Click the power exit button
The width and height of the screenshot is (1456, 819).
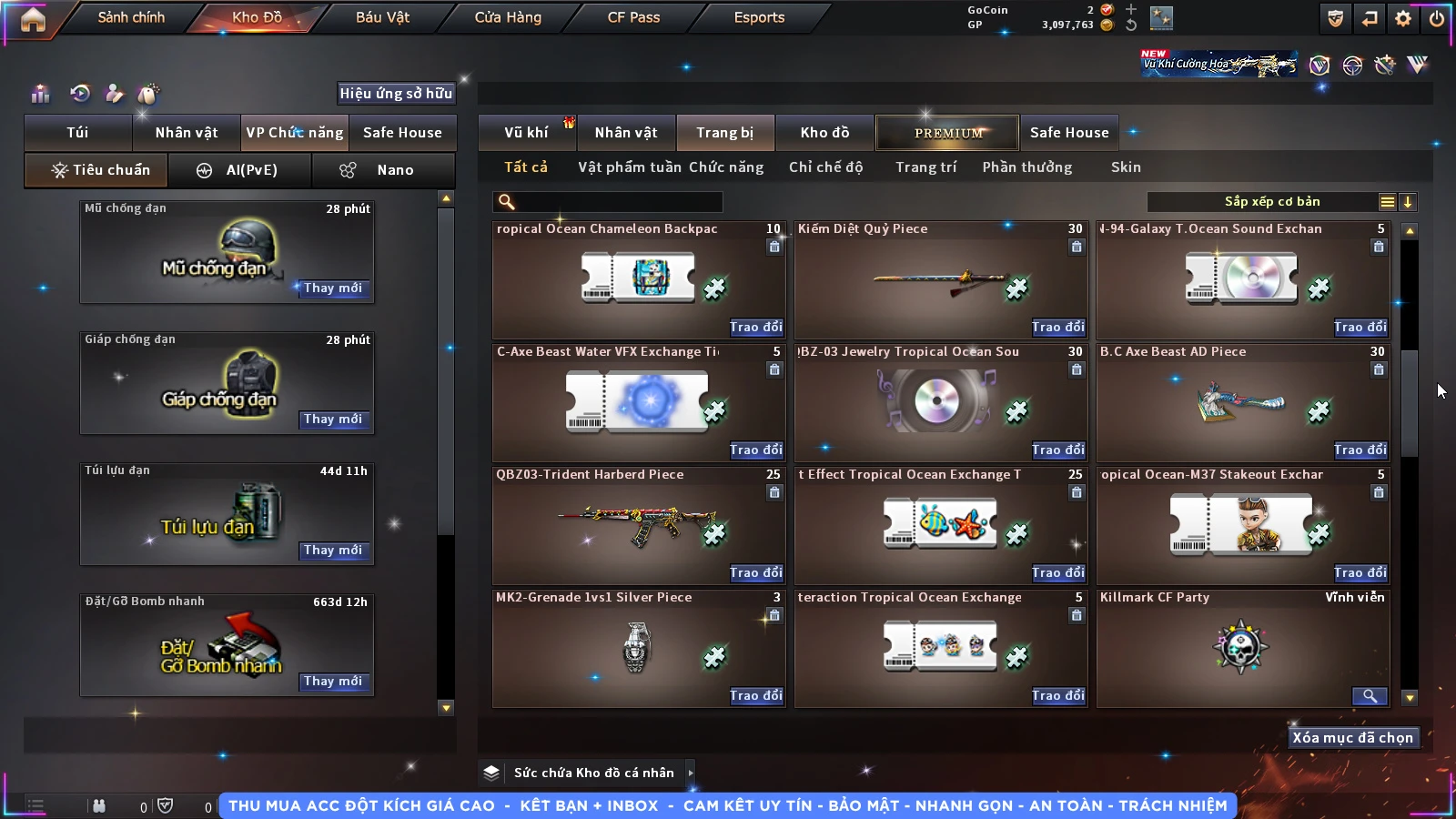[x=1436, y=18]
